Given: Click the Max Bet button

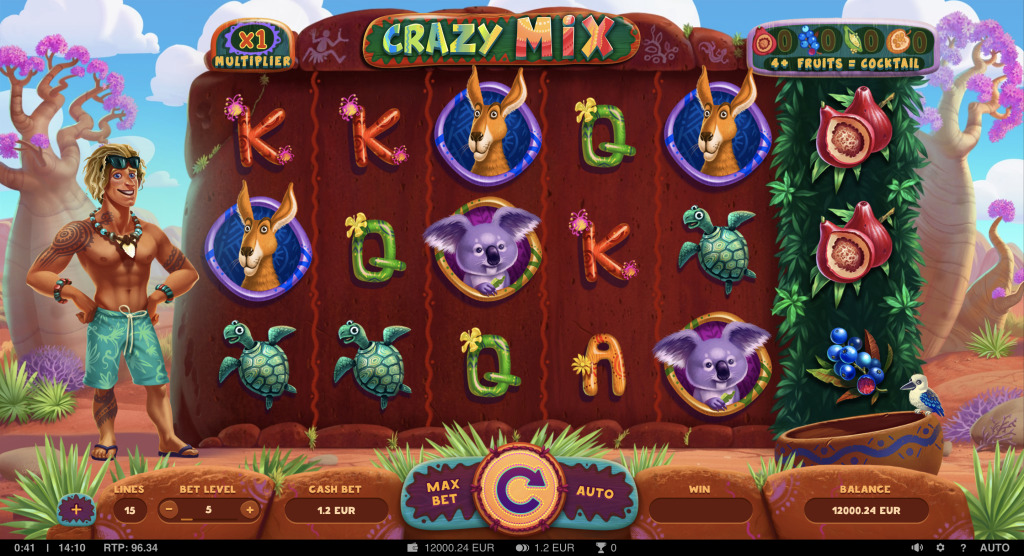Looking at the screenshot, I should pos(442,493).
